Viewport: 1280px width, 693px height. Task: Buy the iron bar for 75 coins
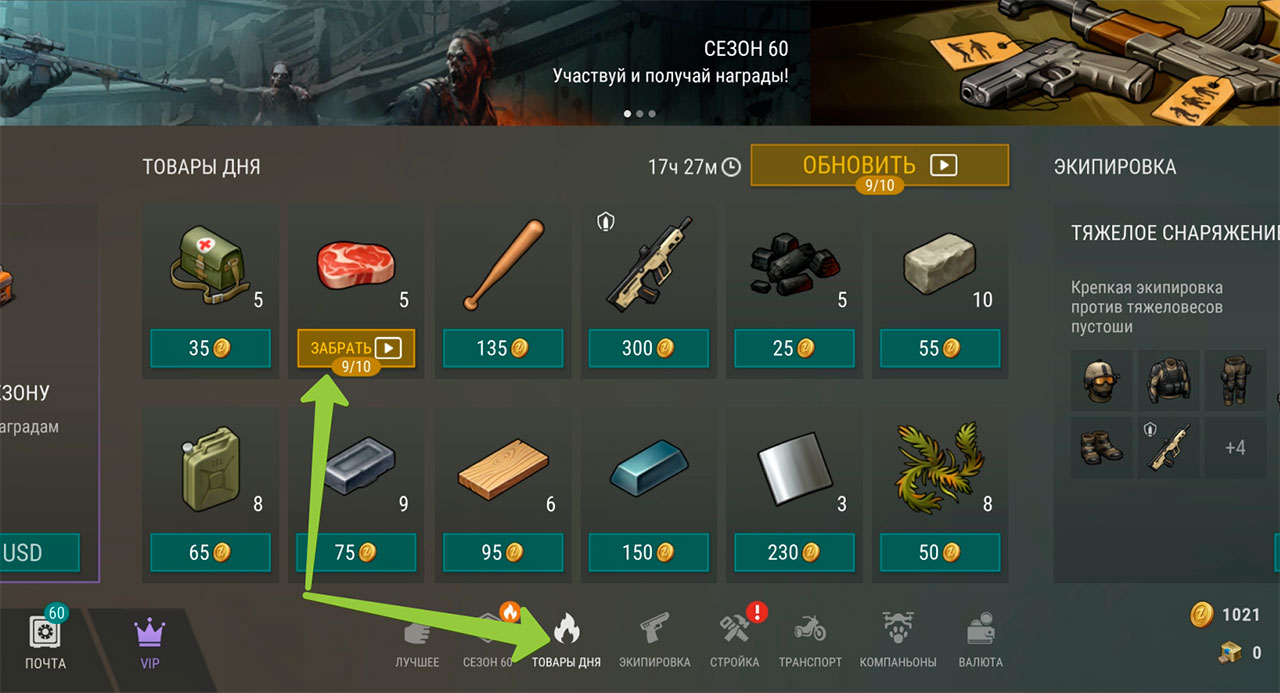[356, 552]
